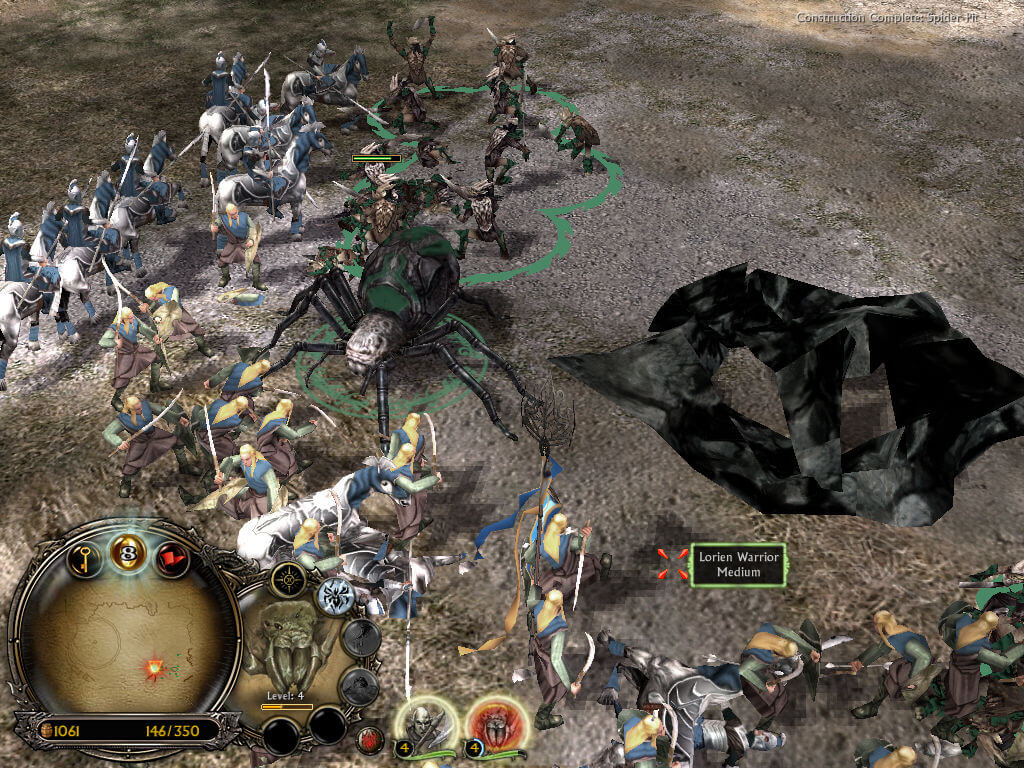This screenshot has height=768, width=1024.
Task: Click the small red icon beside the hero icons
Action: click(371, 741)
